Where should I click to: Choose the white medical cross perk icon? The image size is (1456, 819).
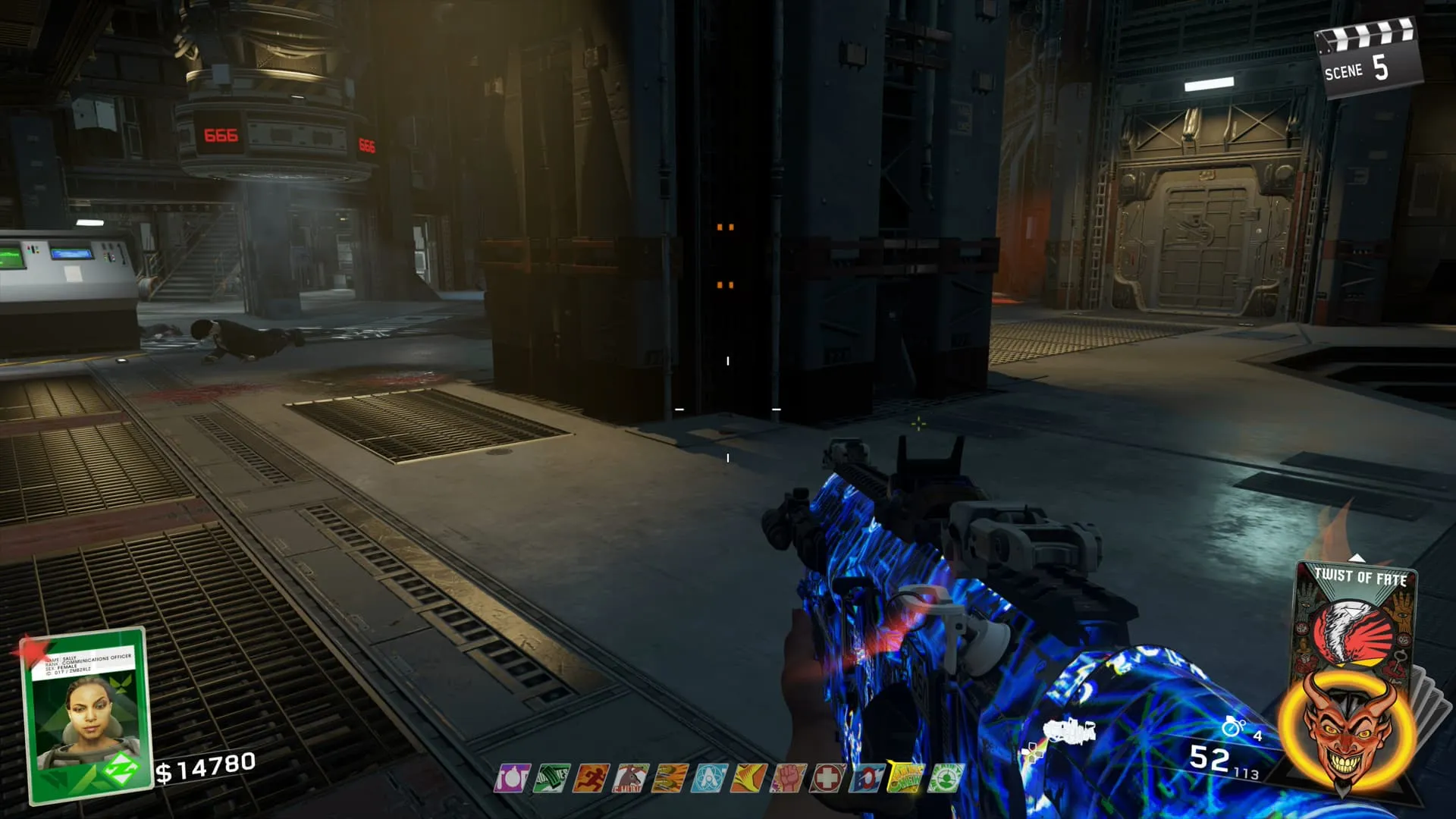coord(828,778)
